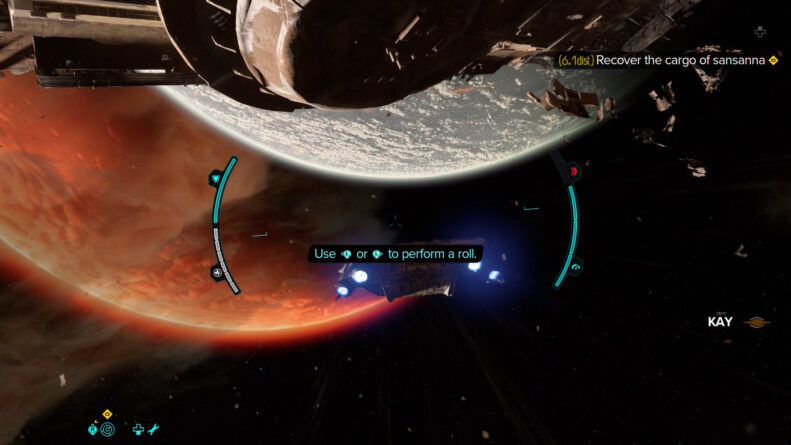Image resolution: width=791 pixels, height=445 pixels.
Task: Click the ship hull icon on the left gauge
Action: point(217,272)
